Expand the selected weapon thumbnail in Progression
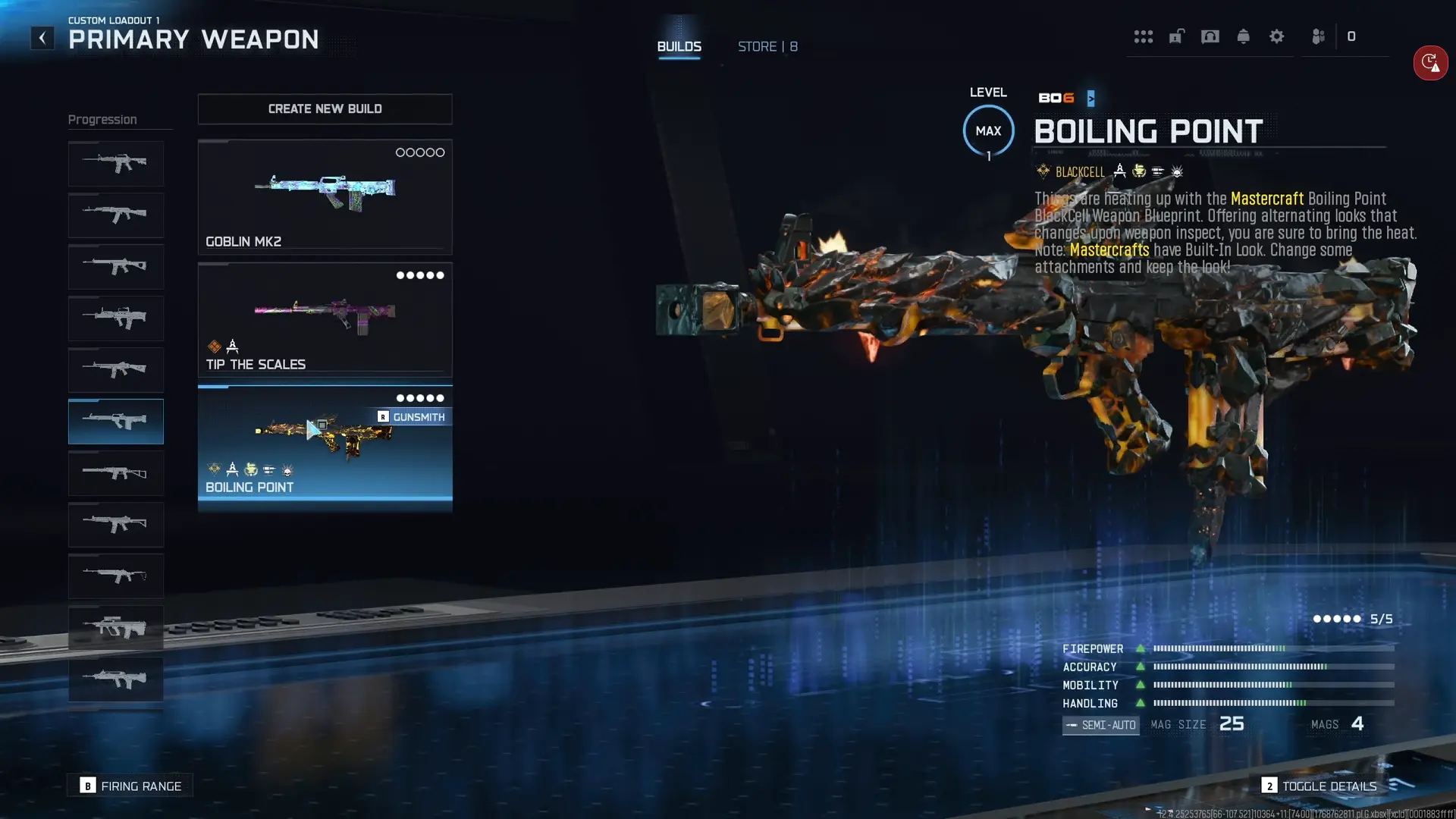 pos(115,422)
